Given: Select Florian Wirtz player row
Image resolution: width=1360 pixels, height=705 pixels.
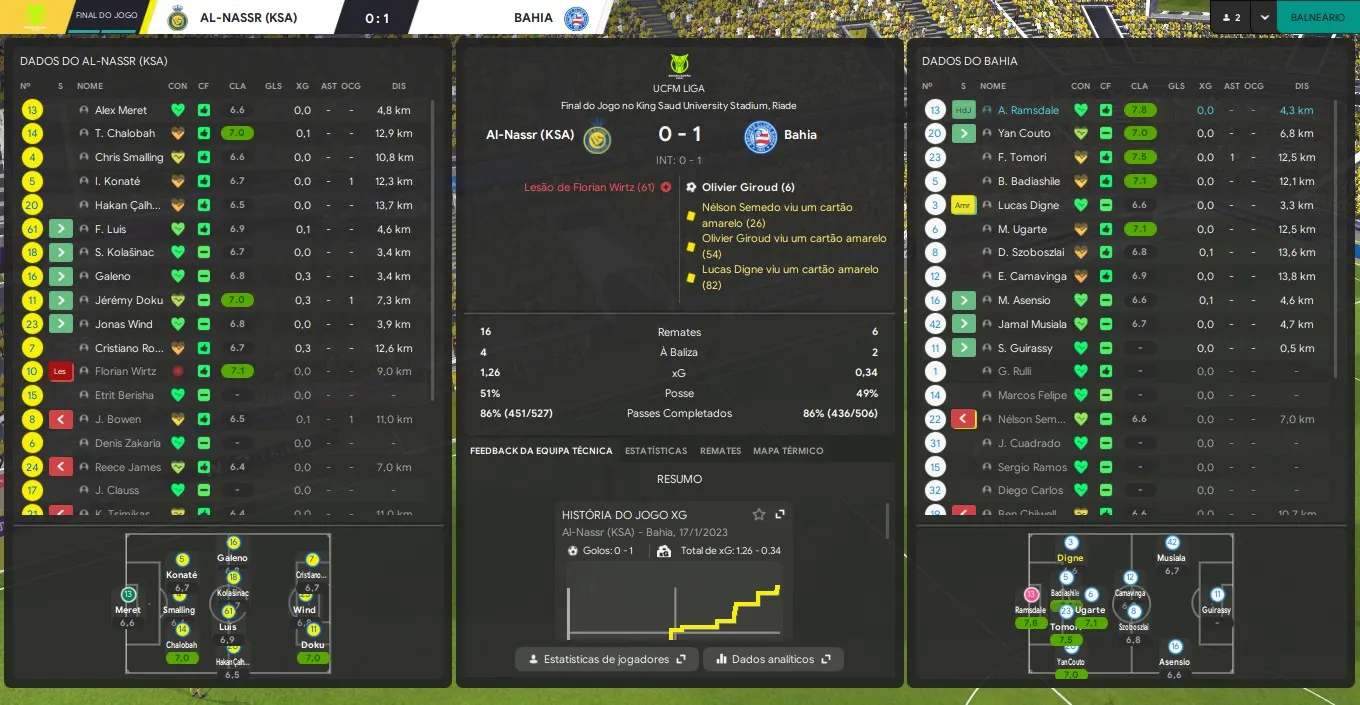Looking at the screenshot, I should pyautogui.click(x=125, y=371).
